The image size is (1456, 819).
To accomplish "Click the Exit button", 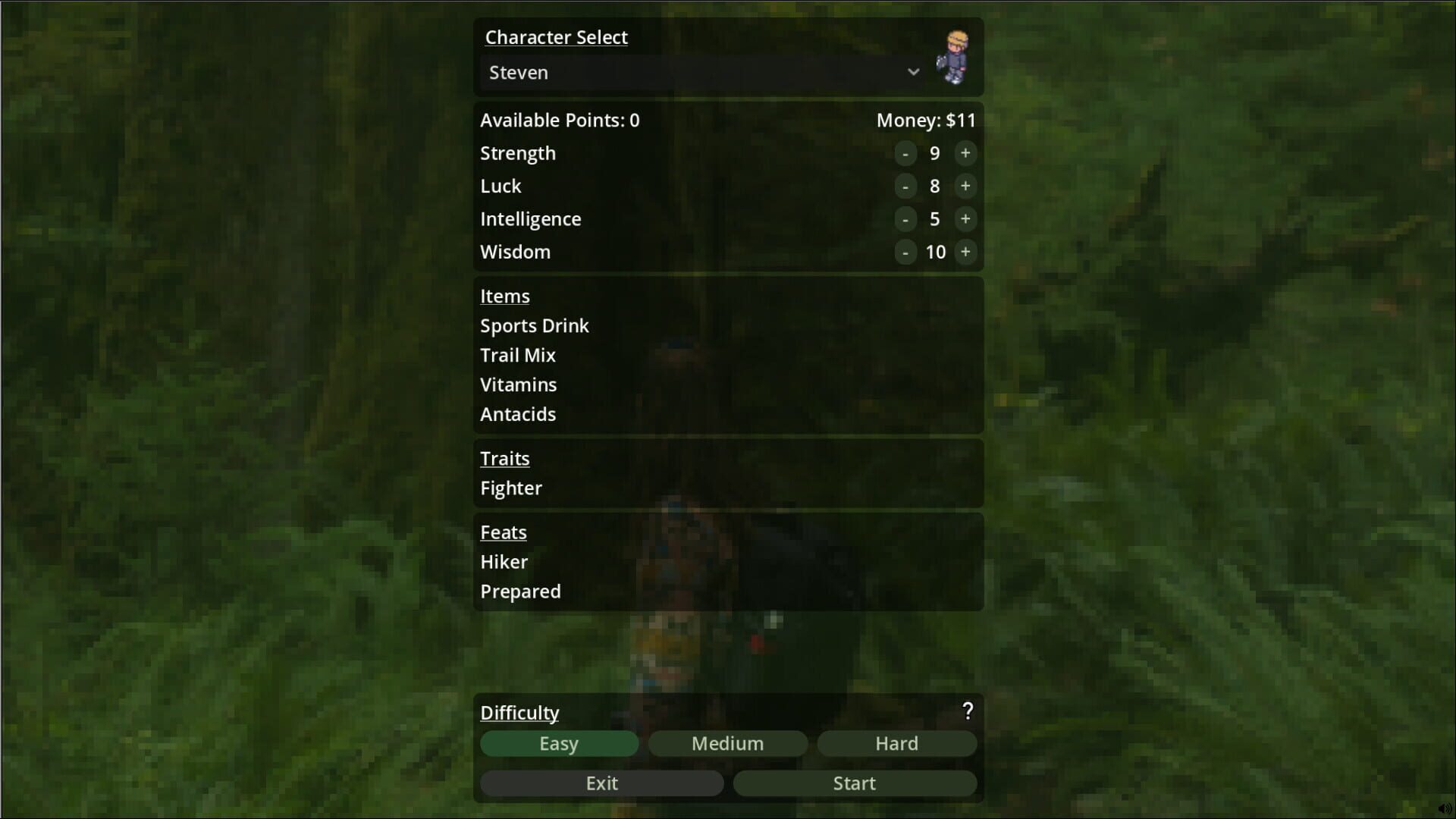I will [x=601, y=783].
